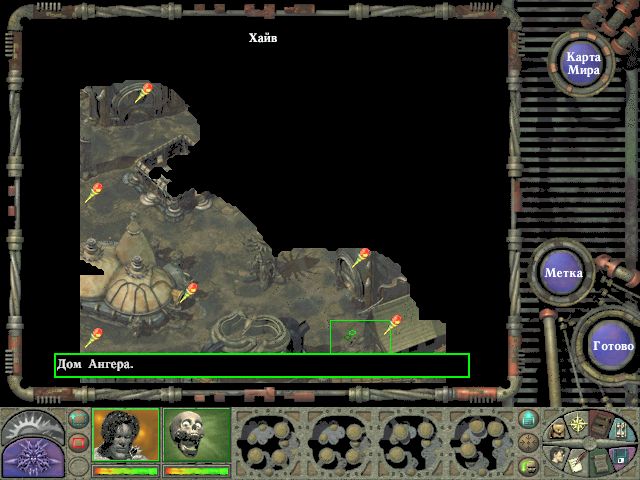Close the map with Готово
Viewport: 640px width, 480px height.
(x=612, y=346)
